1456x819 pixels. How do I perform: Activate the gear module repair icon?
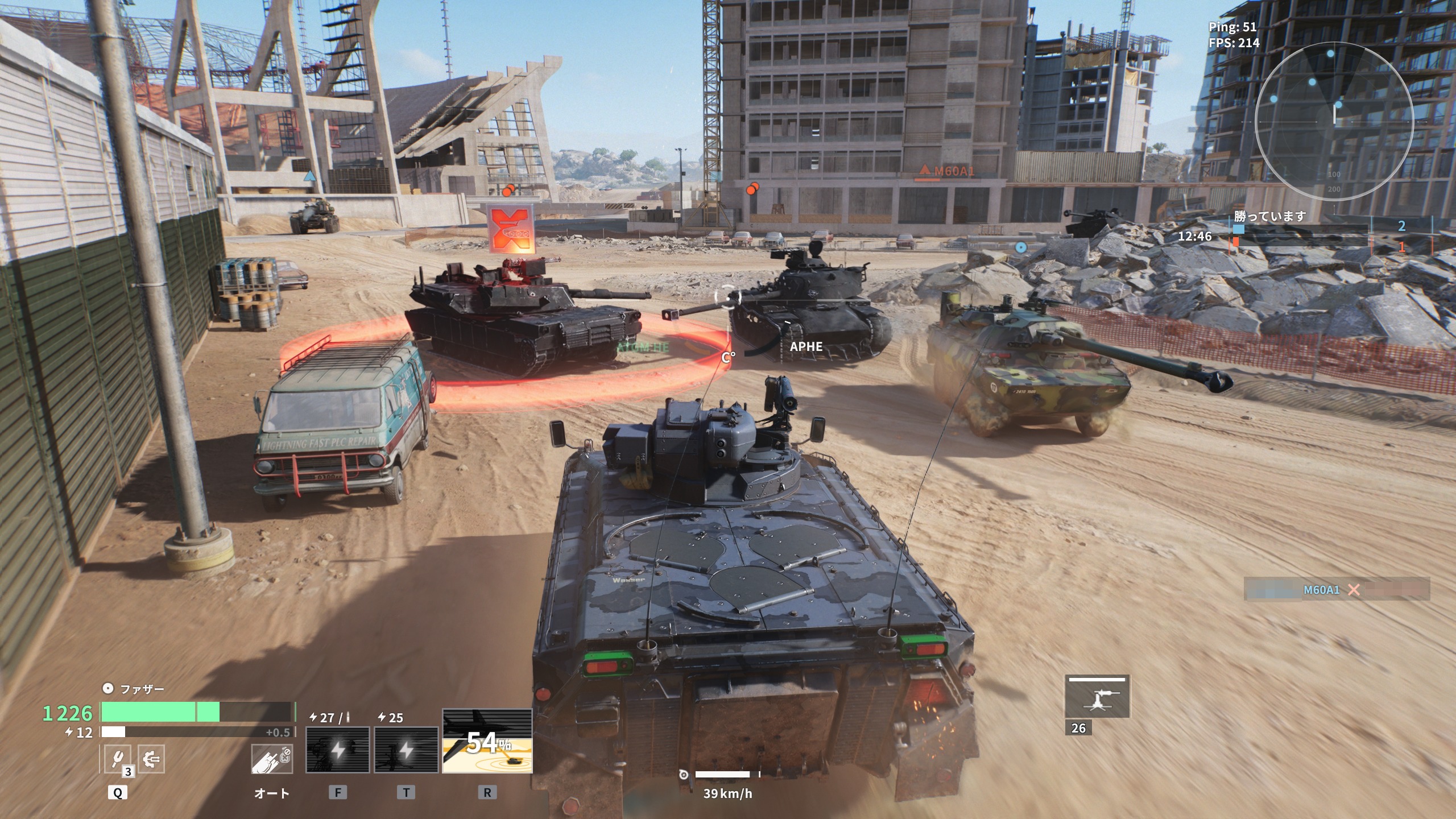point(151,759)
